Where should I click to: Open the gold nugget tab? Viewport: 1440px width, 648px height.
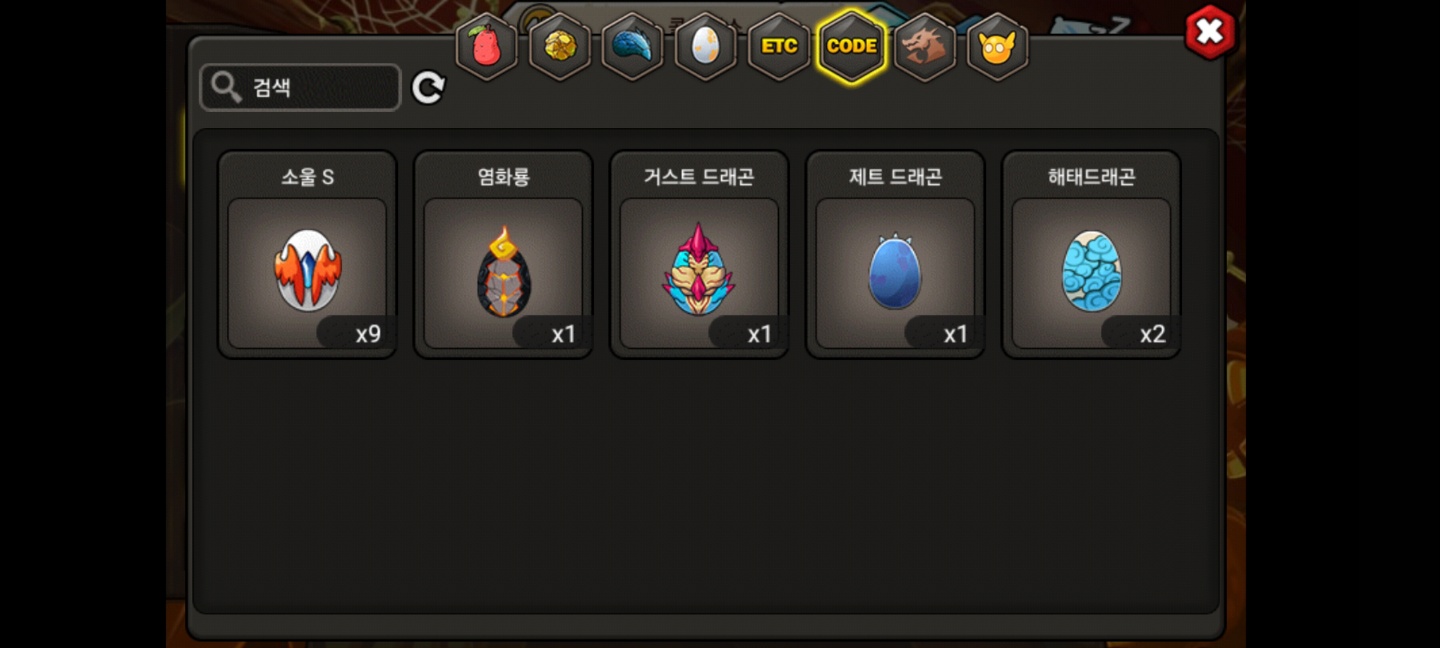(x=559, y=46)
